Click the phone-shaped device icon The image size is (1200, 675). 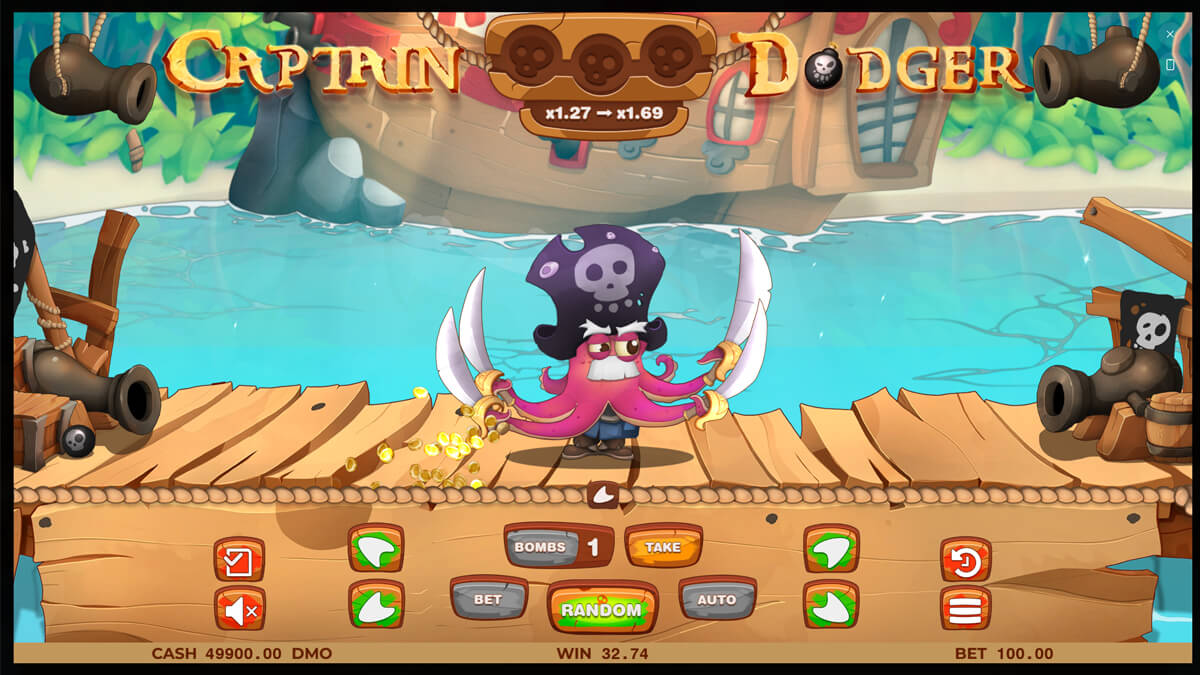1171,64
